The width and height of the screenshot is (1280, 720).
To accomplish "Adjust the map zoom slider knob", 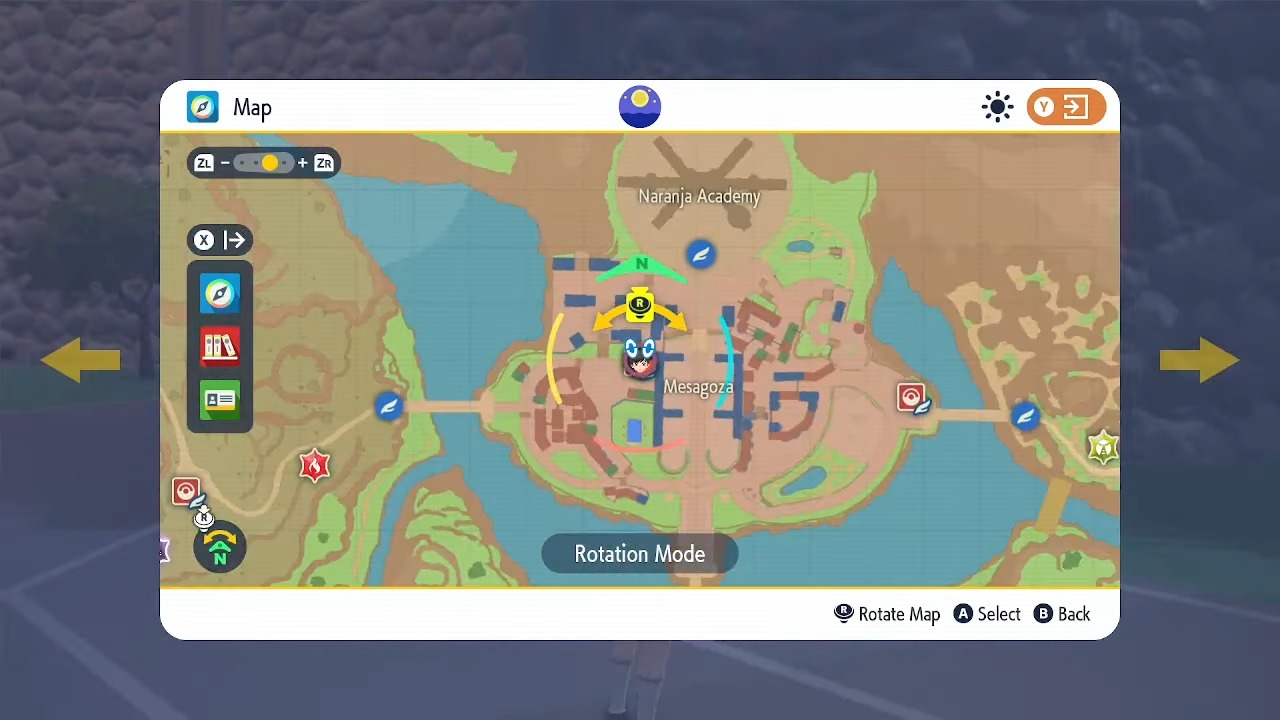I will 270,163.
